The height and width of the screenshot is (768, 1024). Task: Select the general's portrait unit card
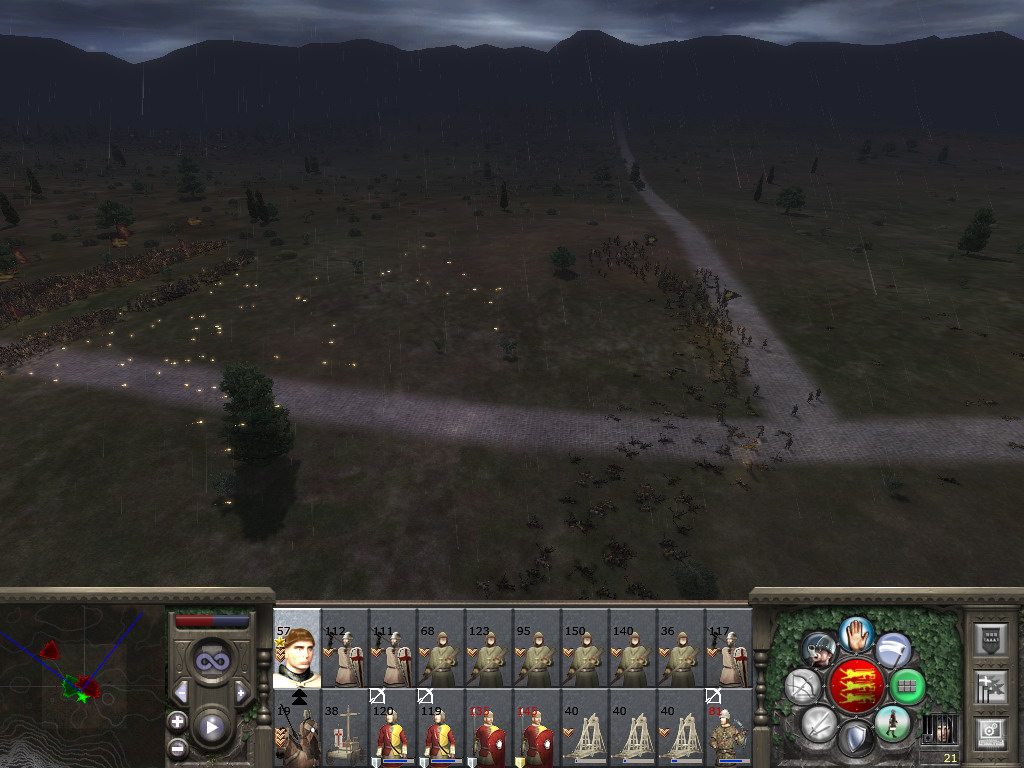(297, 649)
